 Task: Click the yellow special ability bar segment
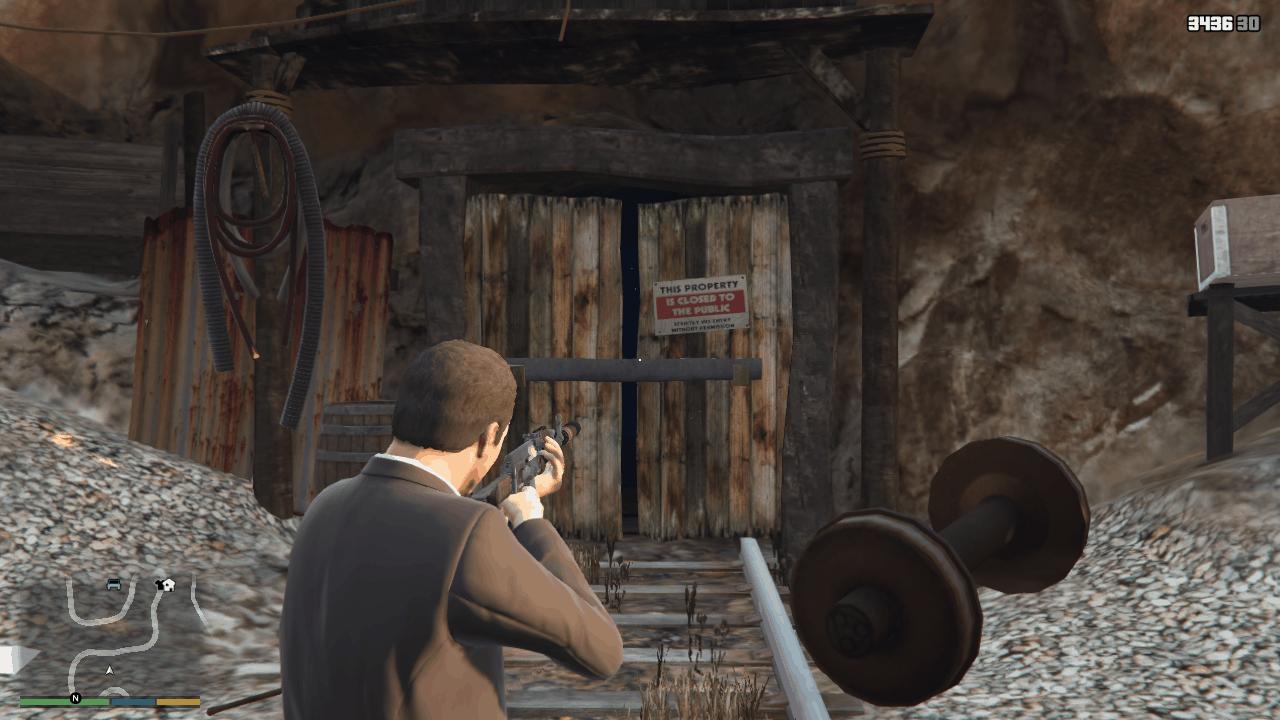click(x=176, y=700)
